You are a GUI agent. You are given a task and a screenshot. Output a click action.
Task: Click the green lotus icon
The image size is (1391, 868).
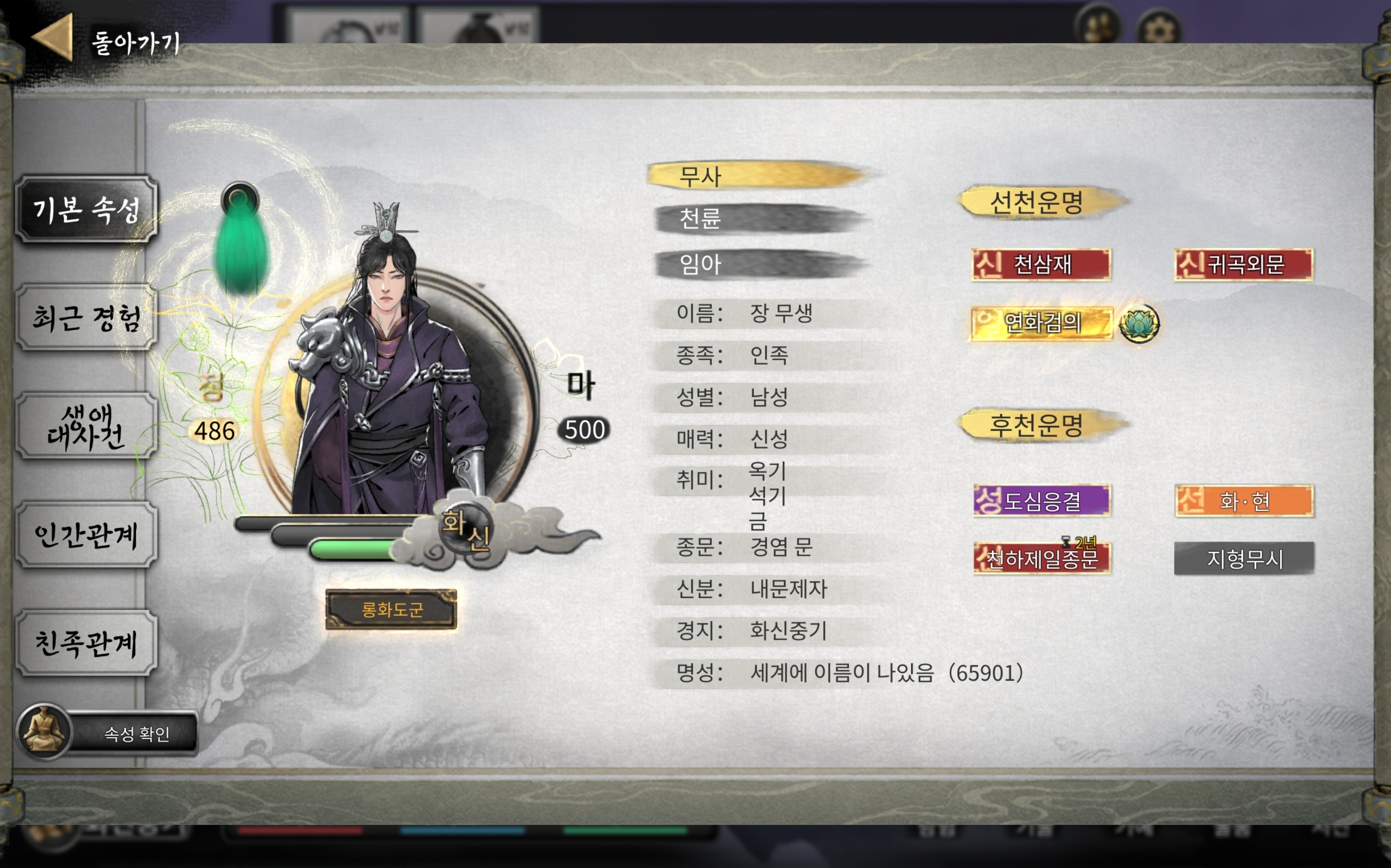1139,323
